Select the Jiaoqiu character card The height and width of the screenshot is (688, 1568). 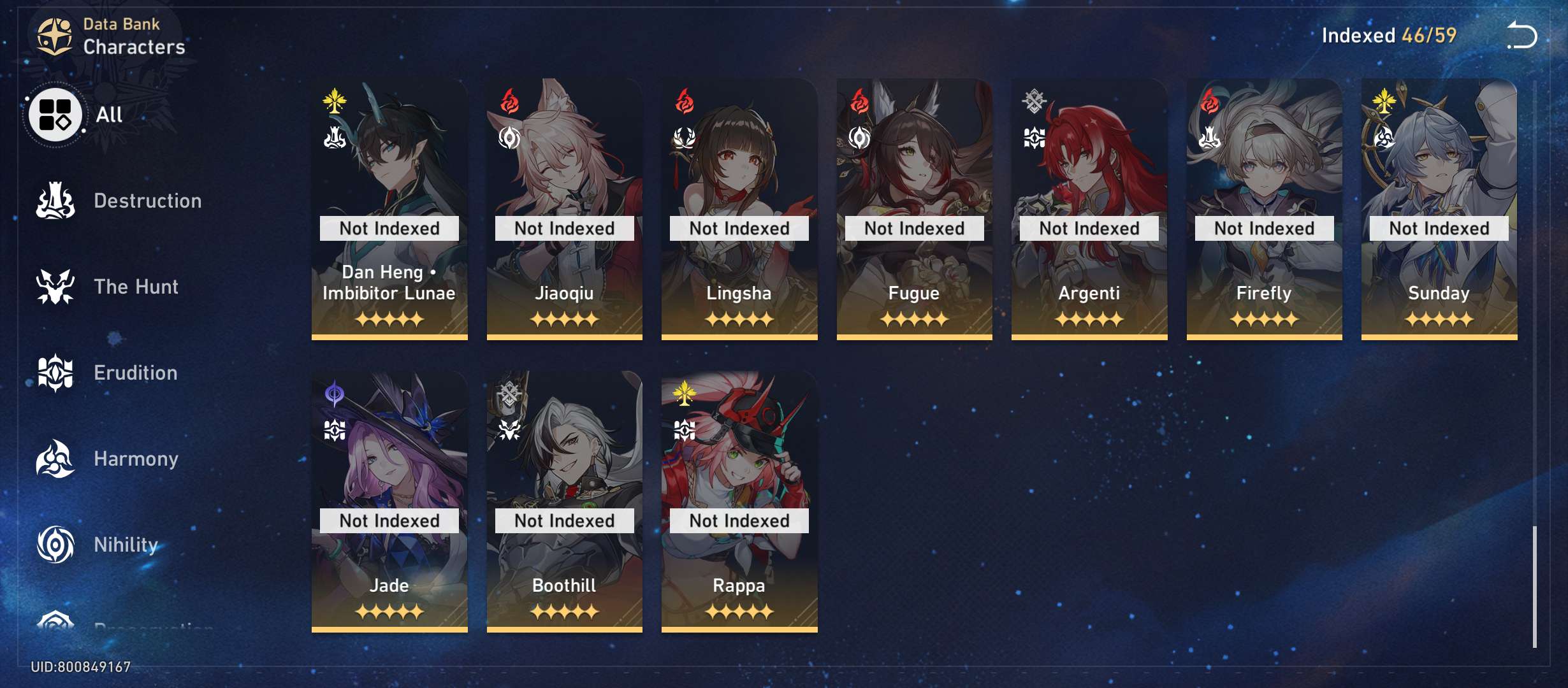564,209
